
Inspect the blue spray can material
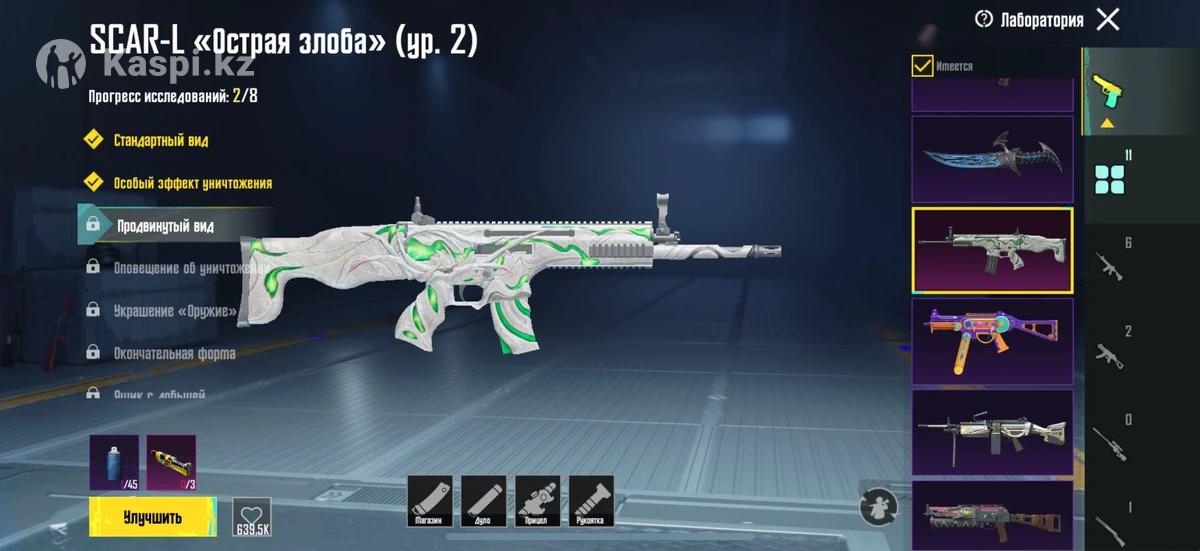click(x=113, y=462)
